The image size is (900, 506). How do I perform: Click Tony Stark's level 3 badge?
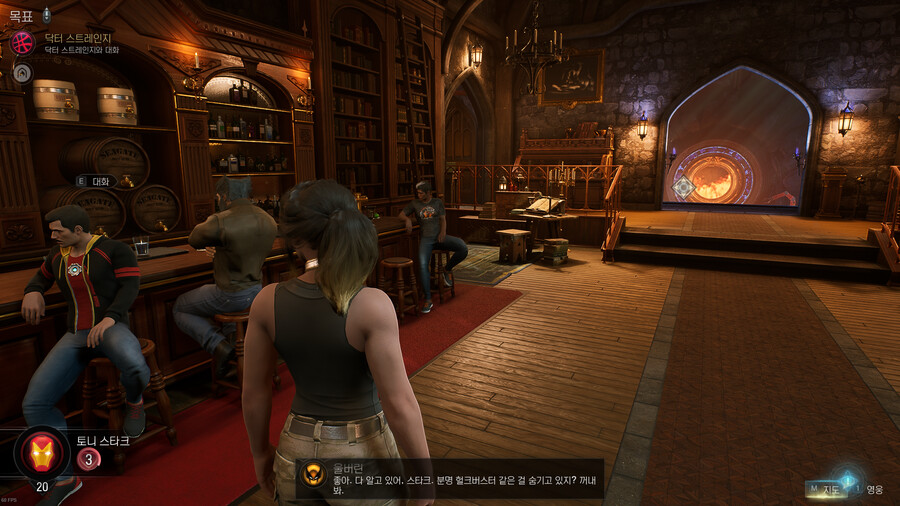88,459
